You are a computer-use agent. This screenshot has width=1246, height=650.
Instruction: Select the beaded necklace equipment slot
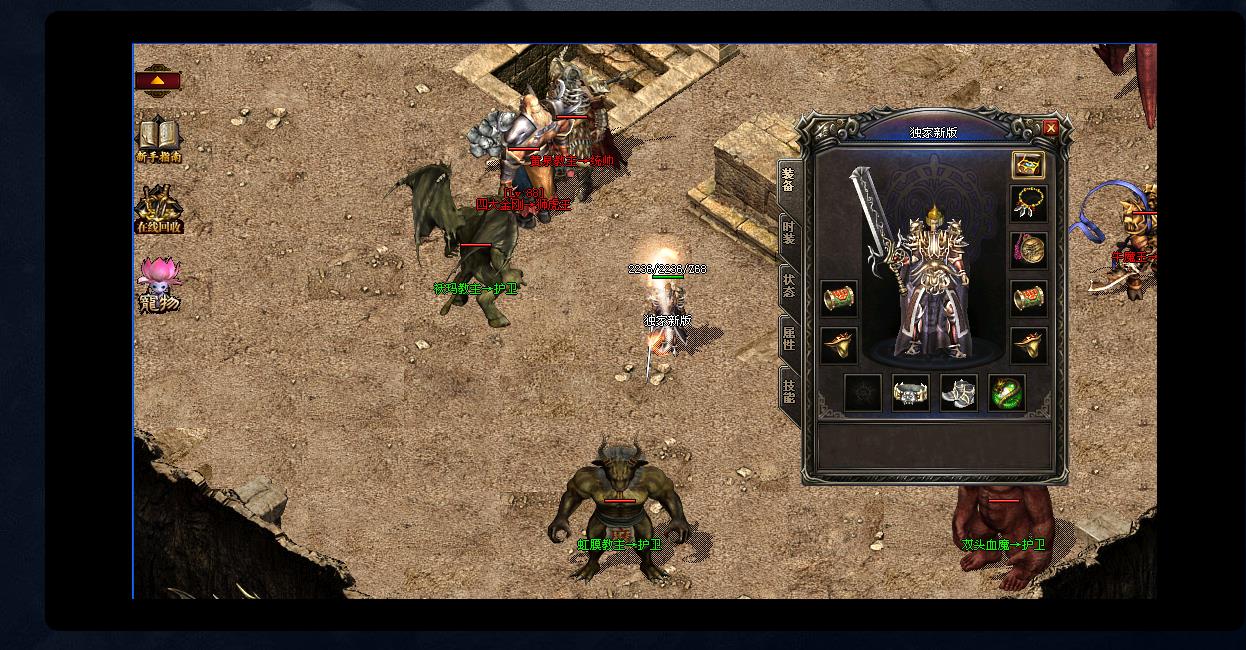coord(1028,204)
